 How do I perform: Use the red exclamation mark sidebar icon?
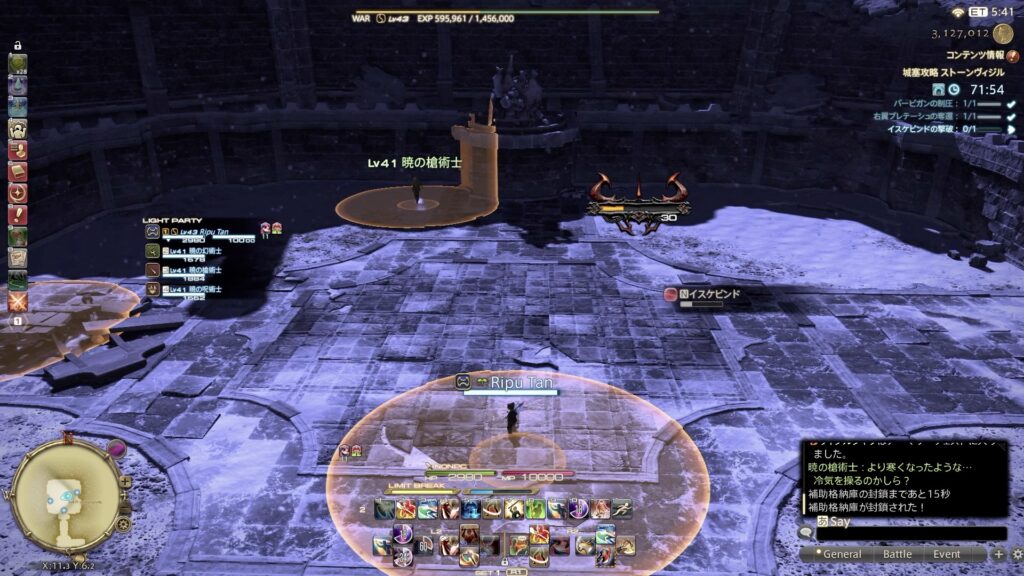coord(18,214)
